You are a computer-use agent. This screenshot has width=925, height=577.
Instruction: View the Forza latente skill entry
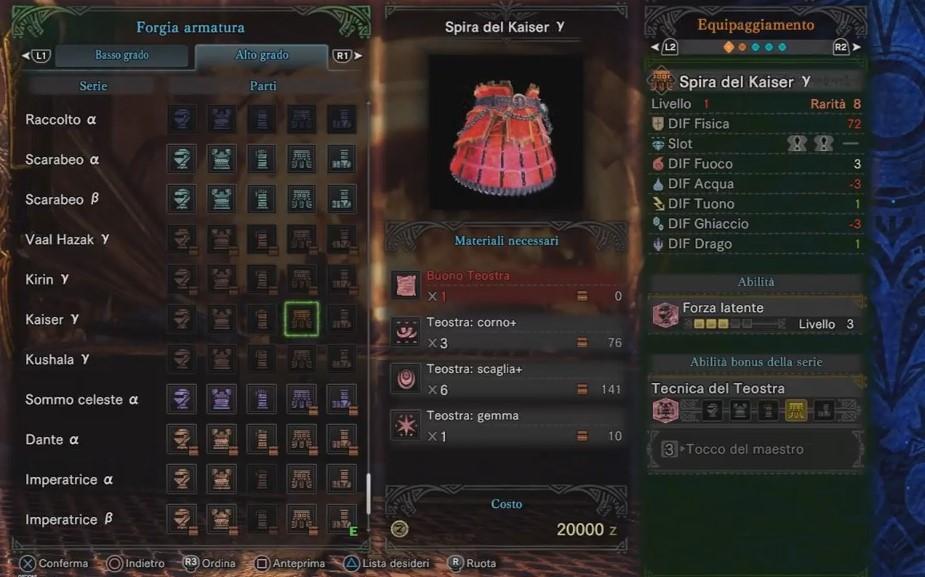coord(756,316)
